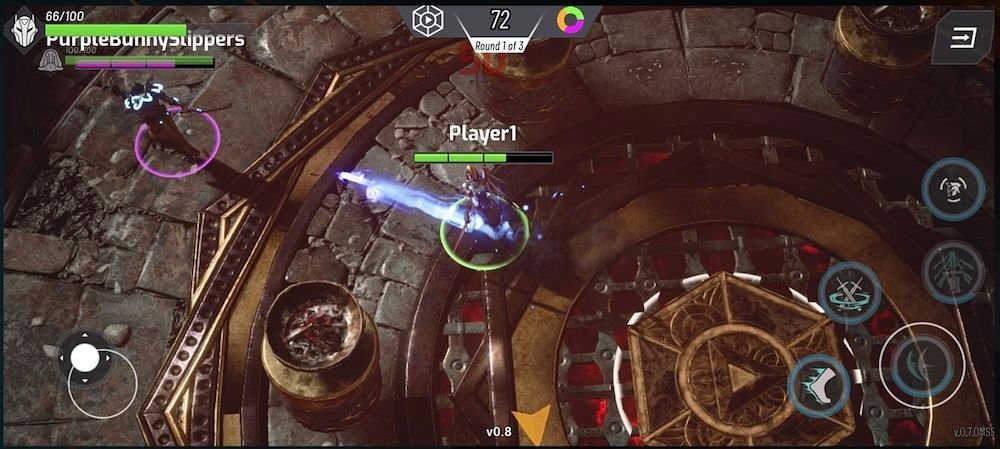
Task: Activate the downward arrows strike ability
Action: [x=953, y=271]
